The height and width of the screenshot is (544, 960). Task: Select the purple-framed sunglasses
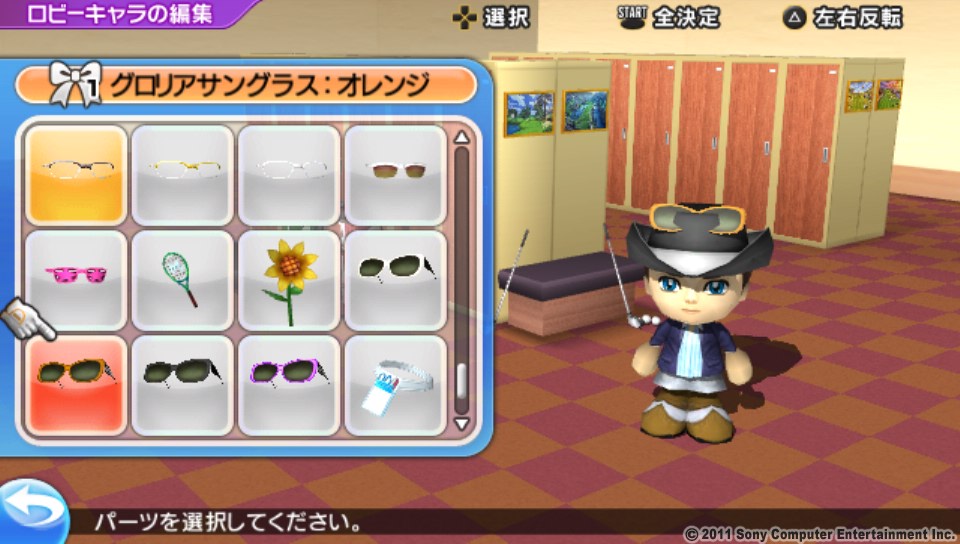point(289,385)
